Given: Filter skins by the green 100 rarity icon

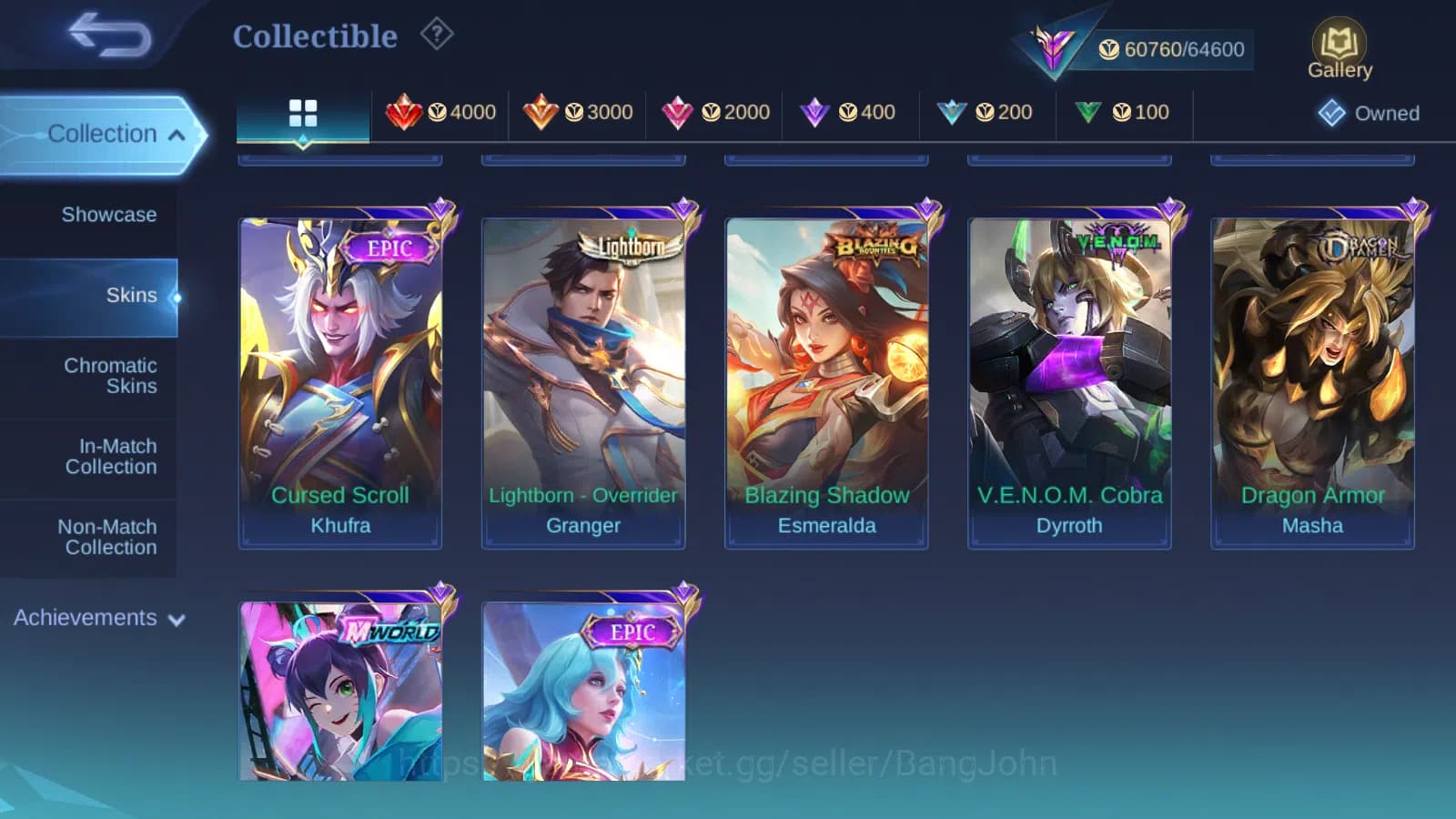Looking at the screenshot, I should point(1124,112).
